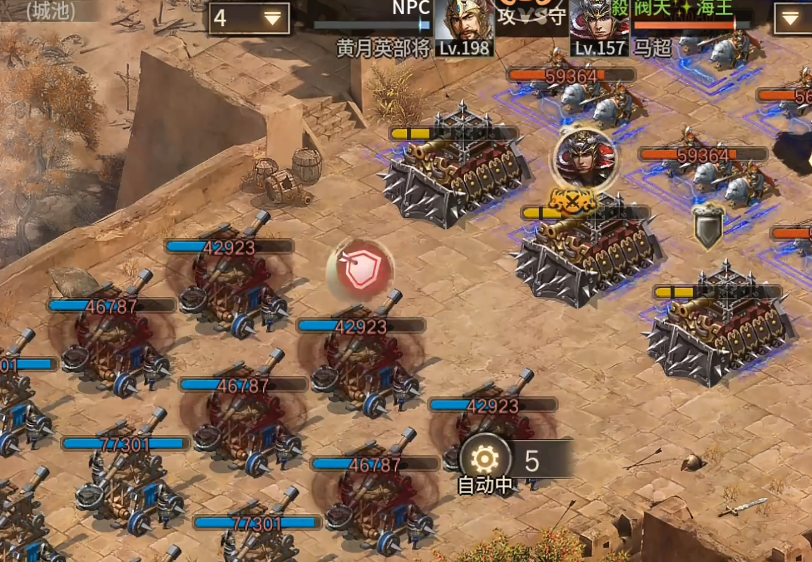Image resolution: width=812 pixels, height=562 pixels.
Task: Click the dark grey shield marker icon
Action: 708,227
